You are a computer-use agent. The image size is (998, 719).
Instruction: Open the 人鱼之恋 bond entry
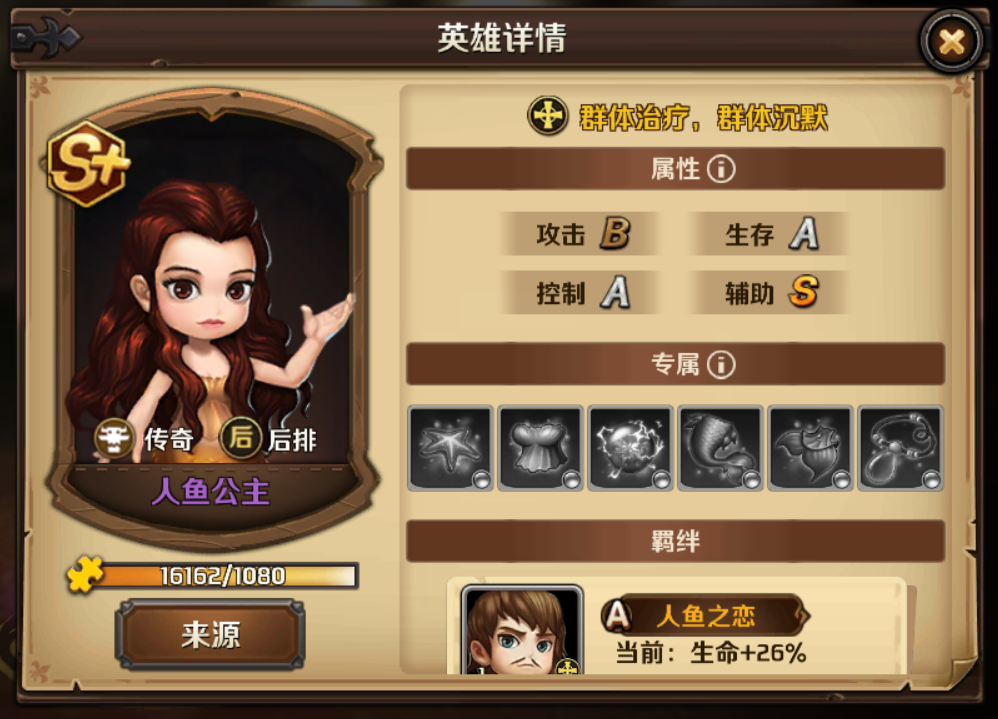pos(706,615)
